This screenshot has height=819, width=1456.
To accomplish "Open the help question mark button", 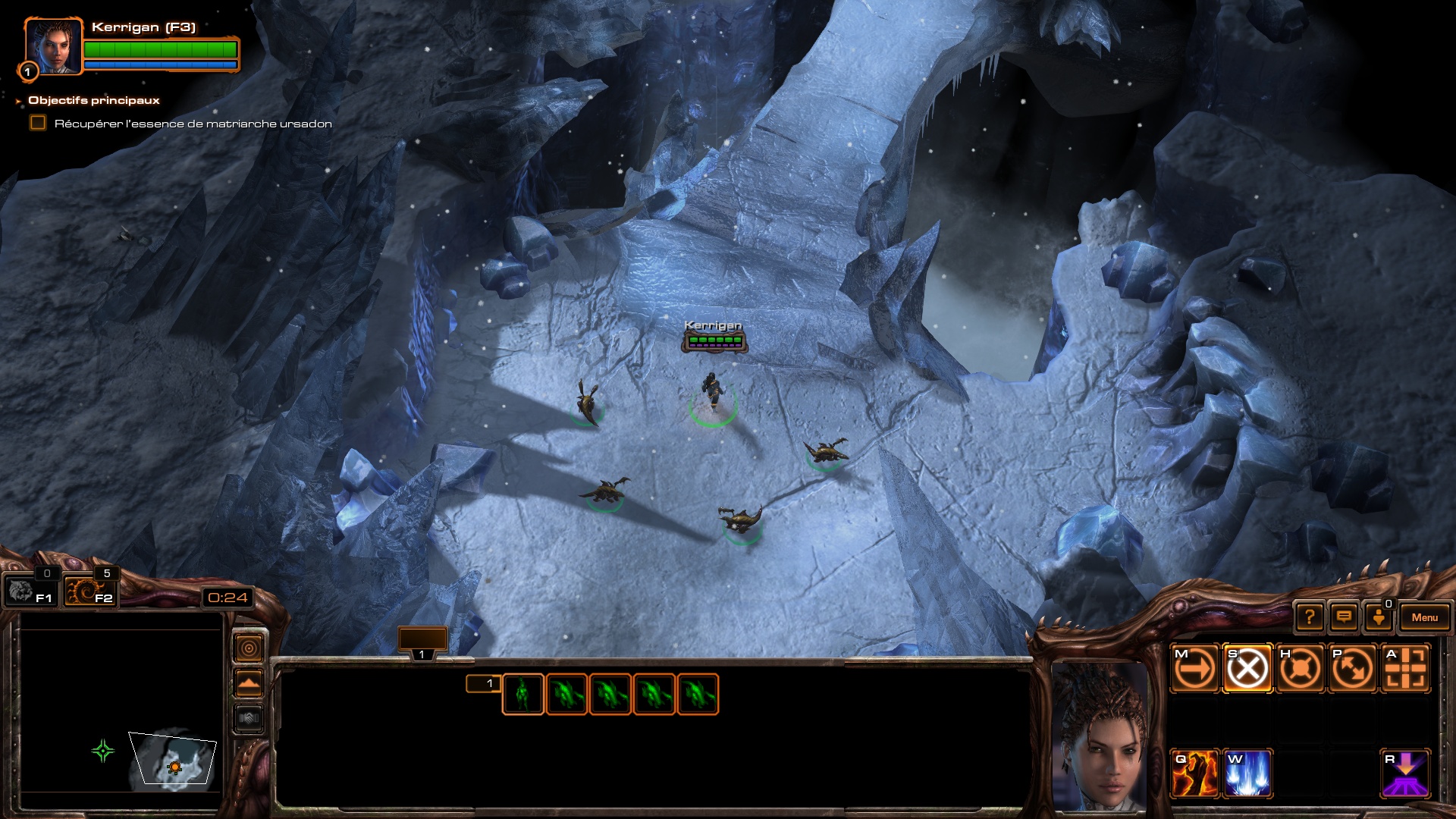I will tap(1310, 617).
